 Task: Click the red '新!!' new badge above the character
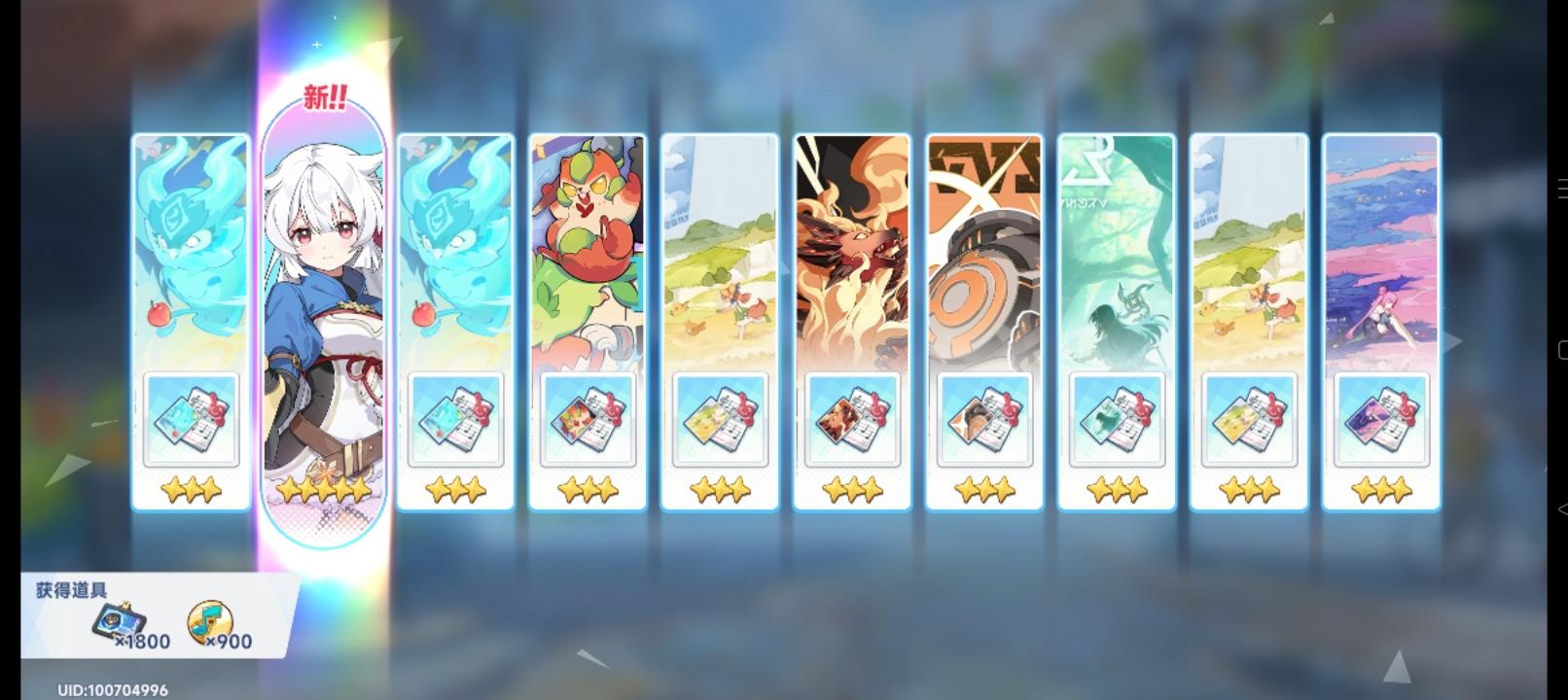click(322, 94)
